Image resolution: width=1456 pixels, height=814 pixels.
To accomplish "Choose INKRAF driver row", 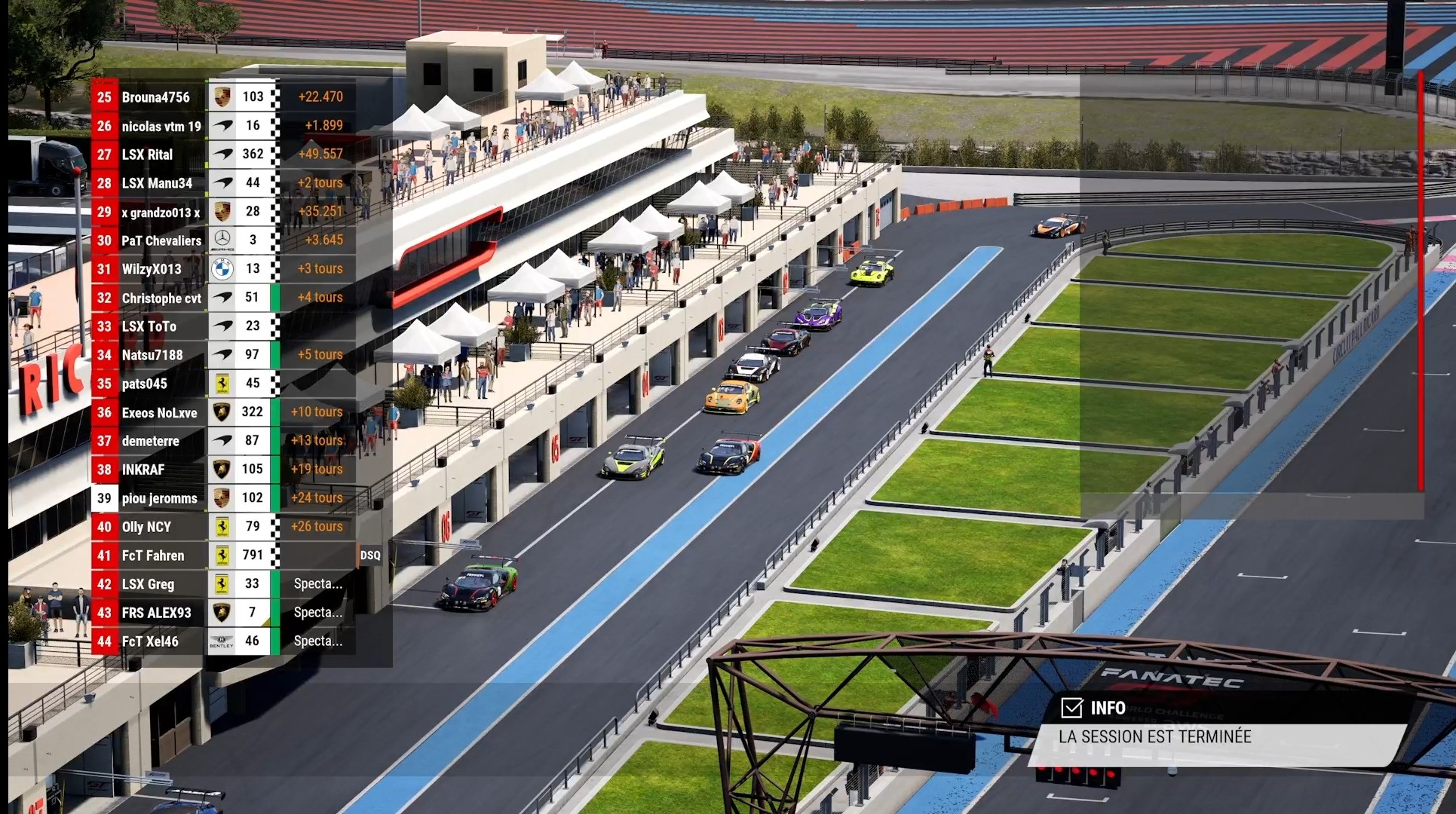I will [143, 470].
